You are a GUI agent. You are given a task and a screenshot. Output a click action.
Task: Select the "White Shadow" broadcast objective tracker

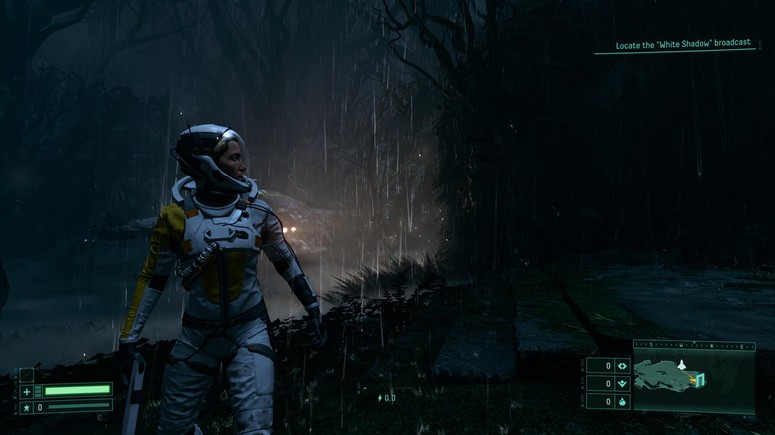pyautogui.click(x=683, y=46)
